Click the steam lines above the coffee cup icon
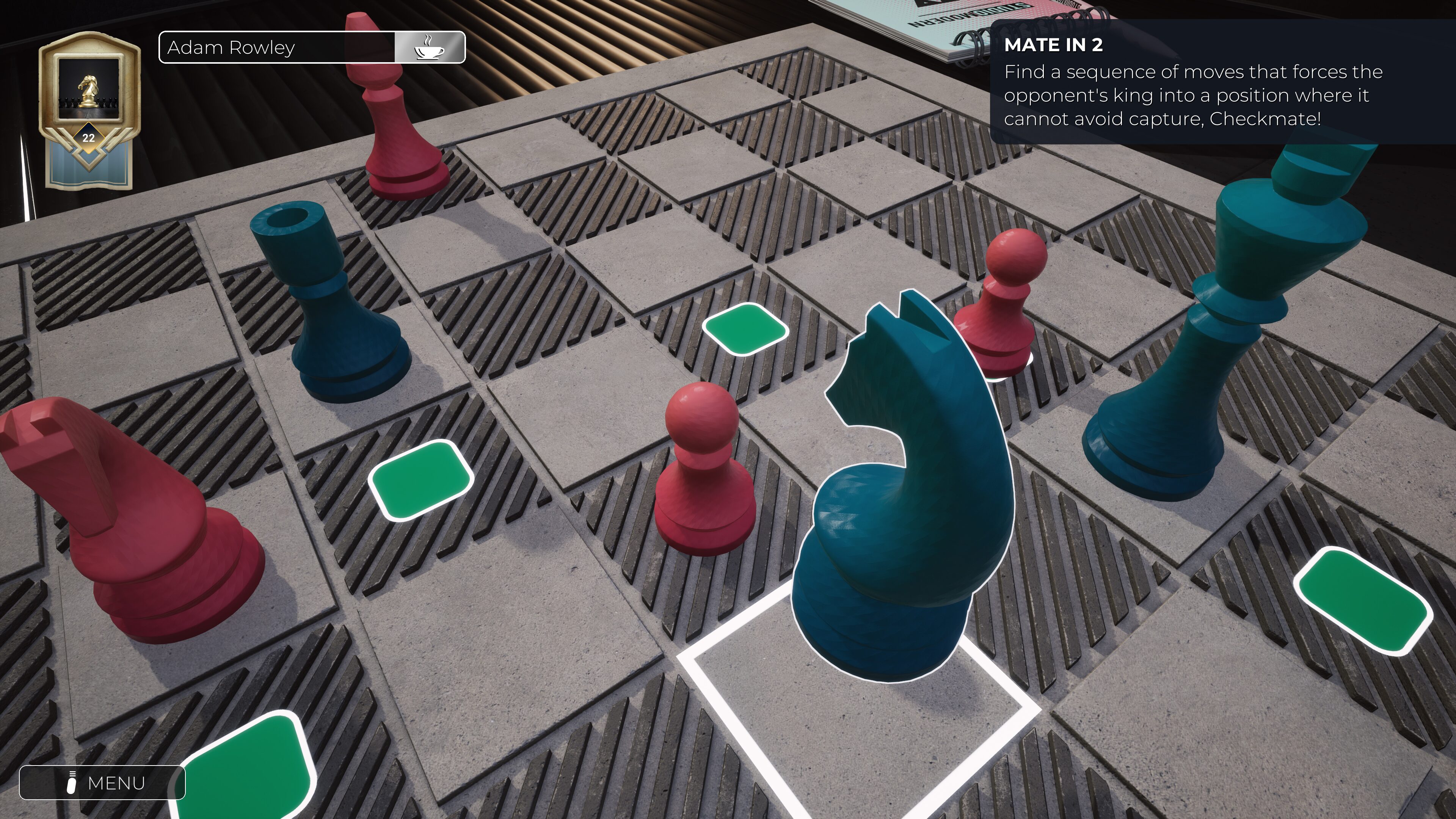 (430, 39)
